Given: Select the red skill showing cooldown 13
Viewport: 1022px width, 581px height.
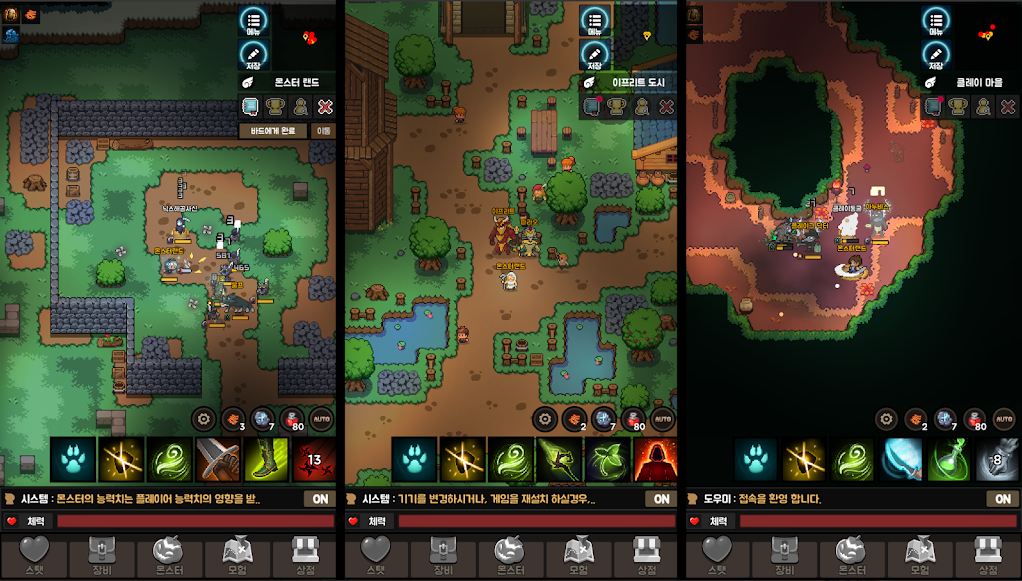Looking at the screenshot, I should pyautogui.click(x=314, y=459).
